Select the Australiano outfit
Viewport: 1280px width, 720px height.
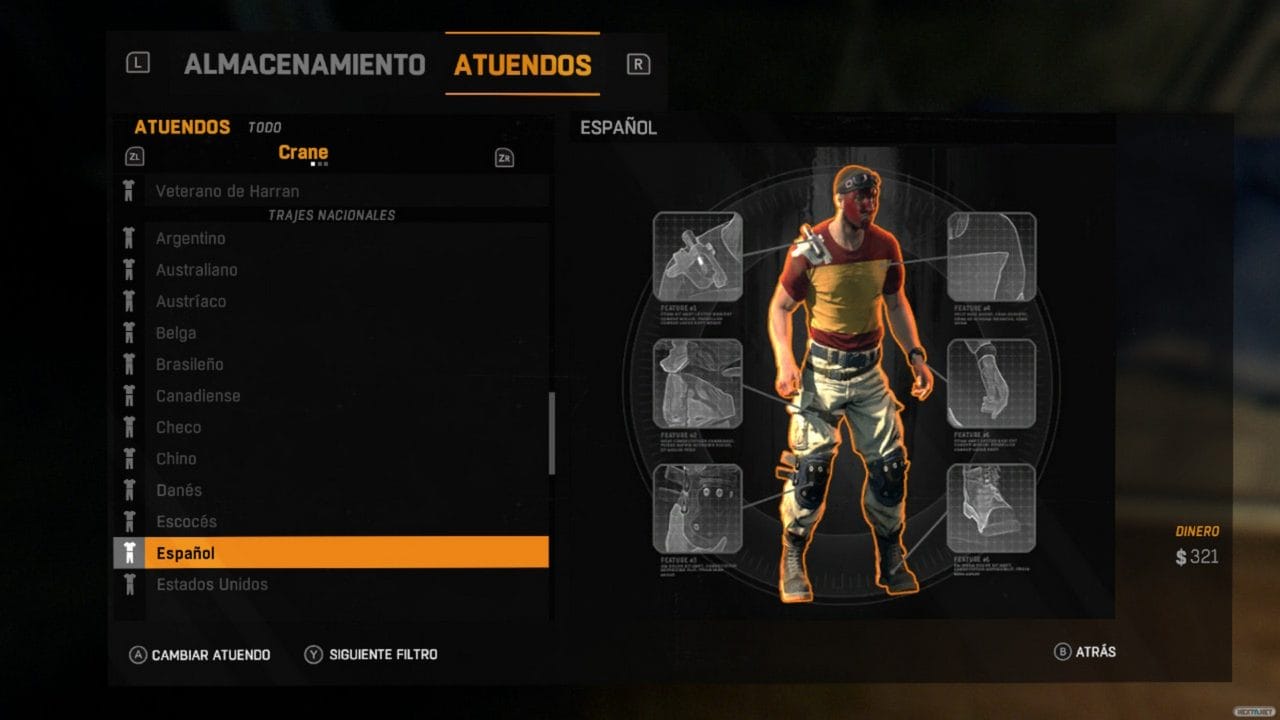196,270
